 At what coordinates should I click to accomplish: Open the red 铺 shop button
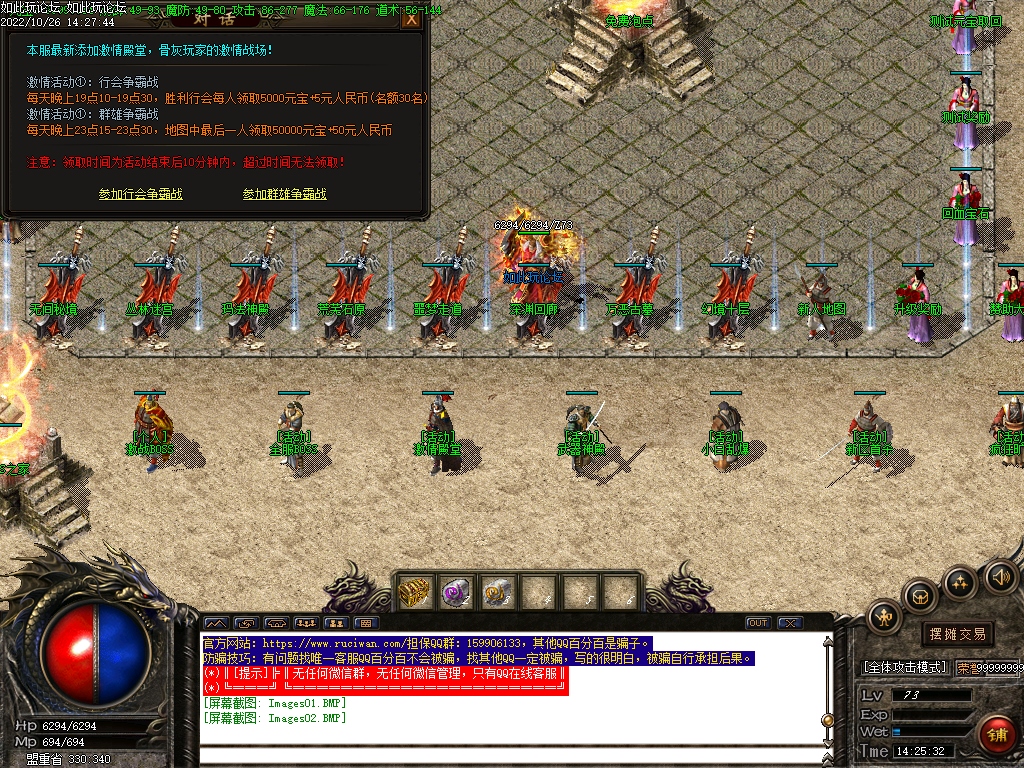click(x=995, y=733)
